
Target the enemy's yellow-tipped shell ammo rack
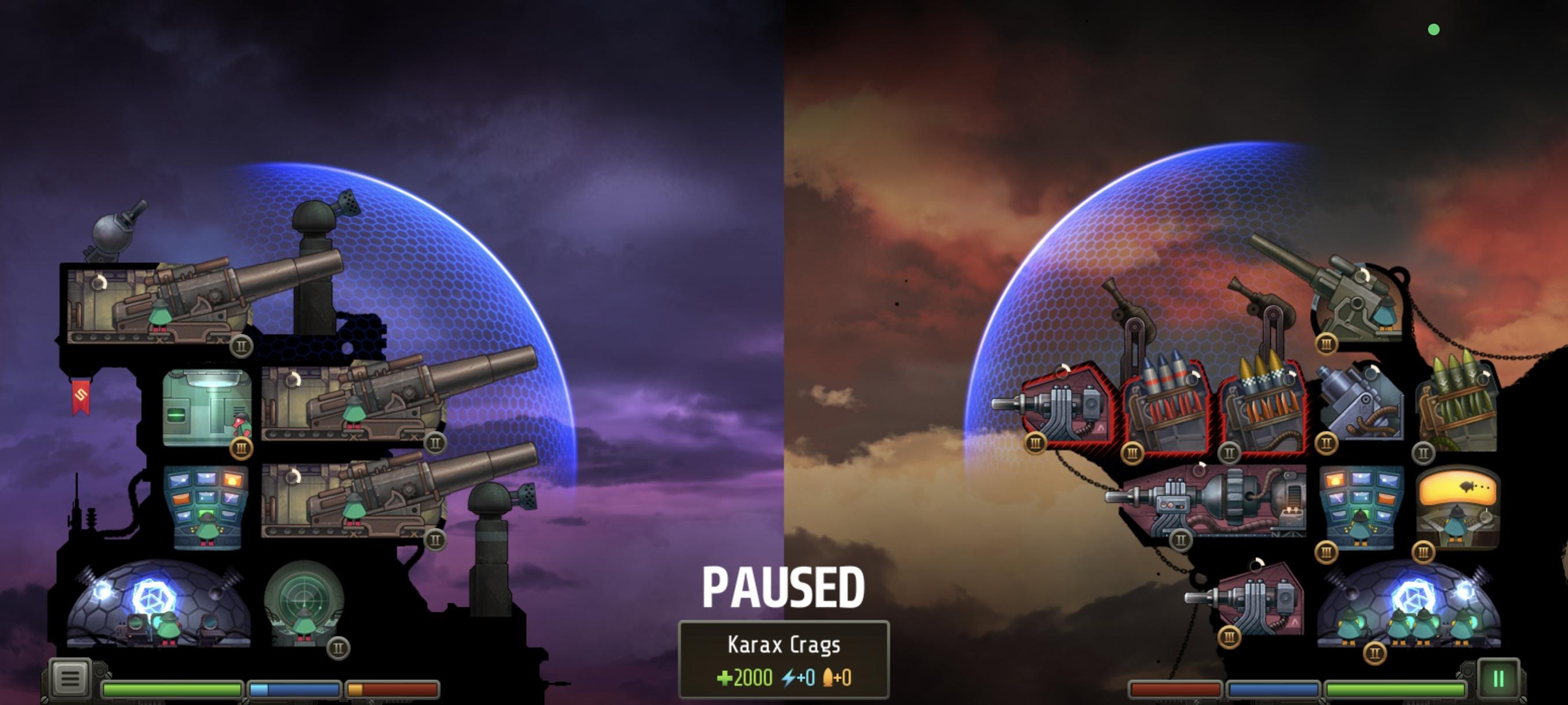(x=1262, y=409)
